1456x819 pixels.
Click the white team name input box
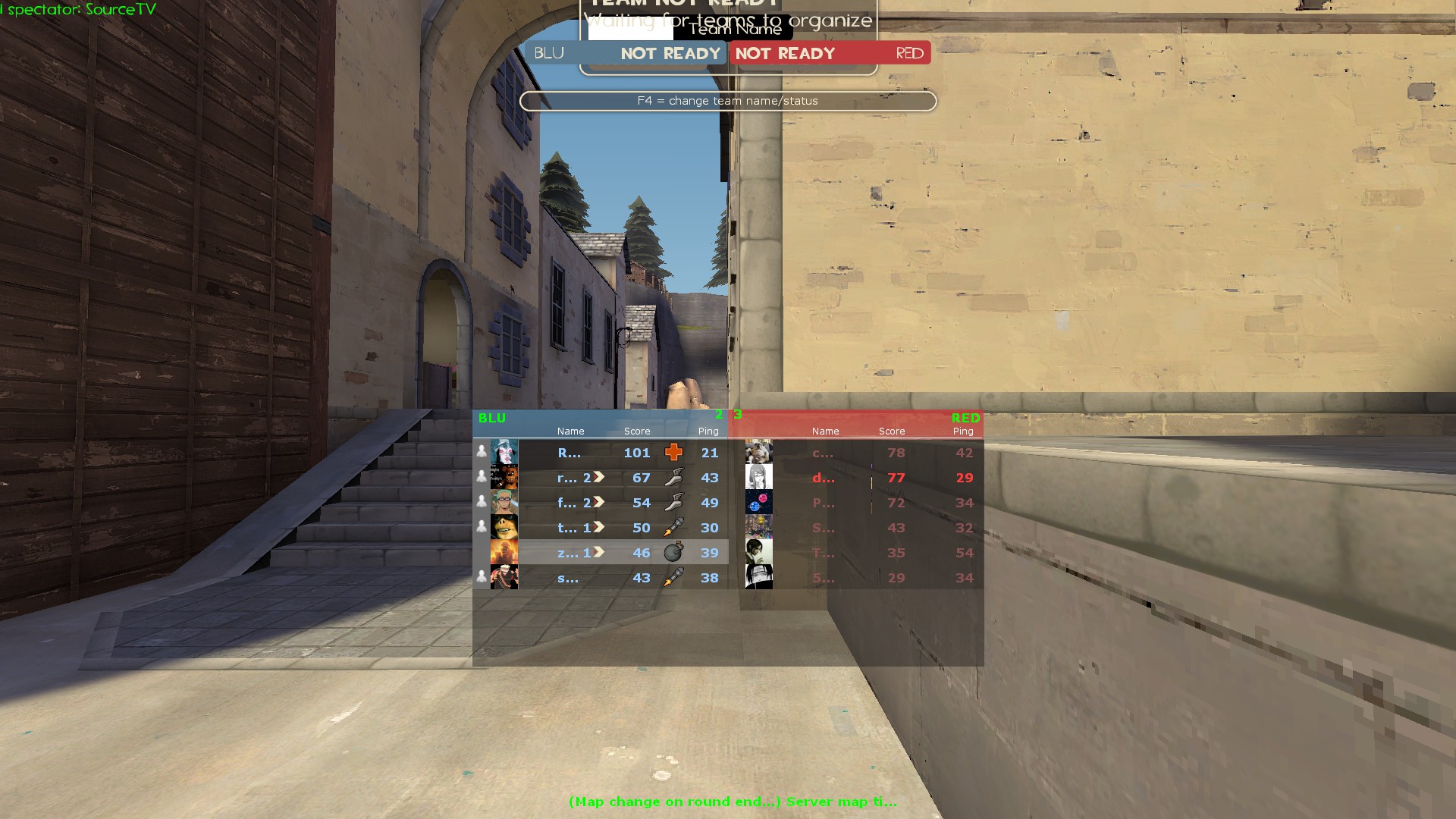click(630, 31)
